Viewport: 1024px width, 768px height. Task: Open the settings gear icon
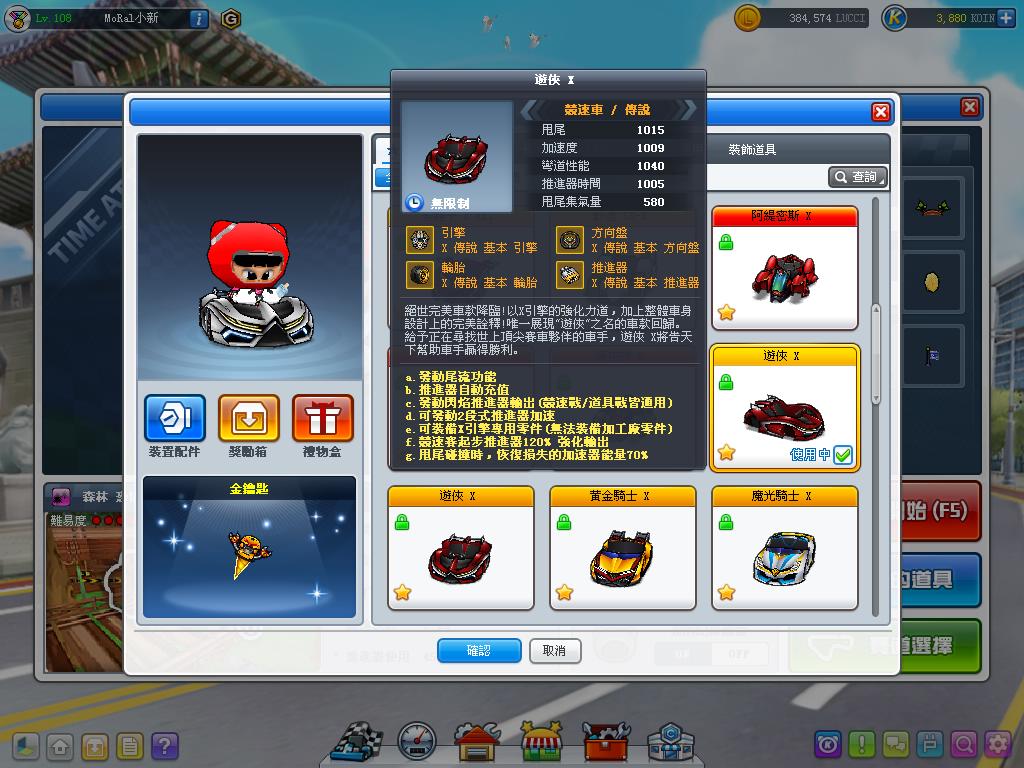[x=997, y=744]
